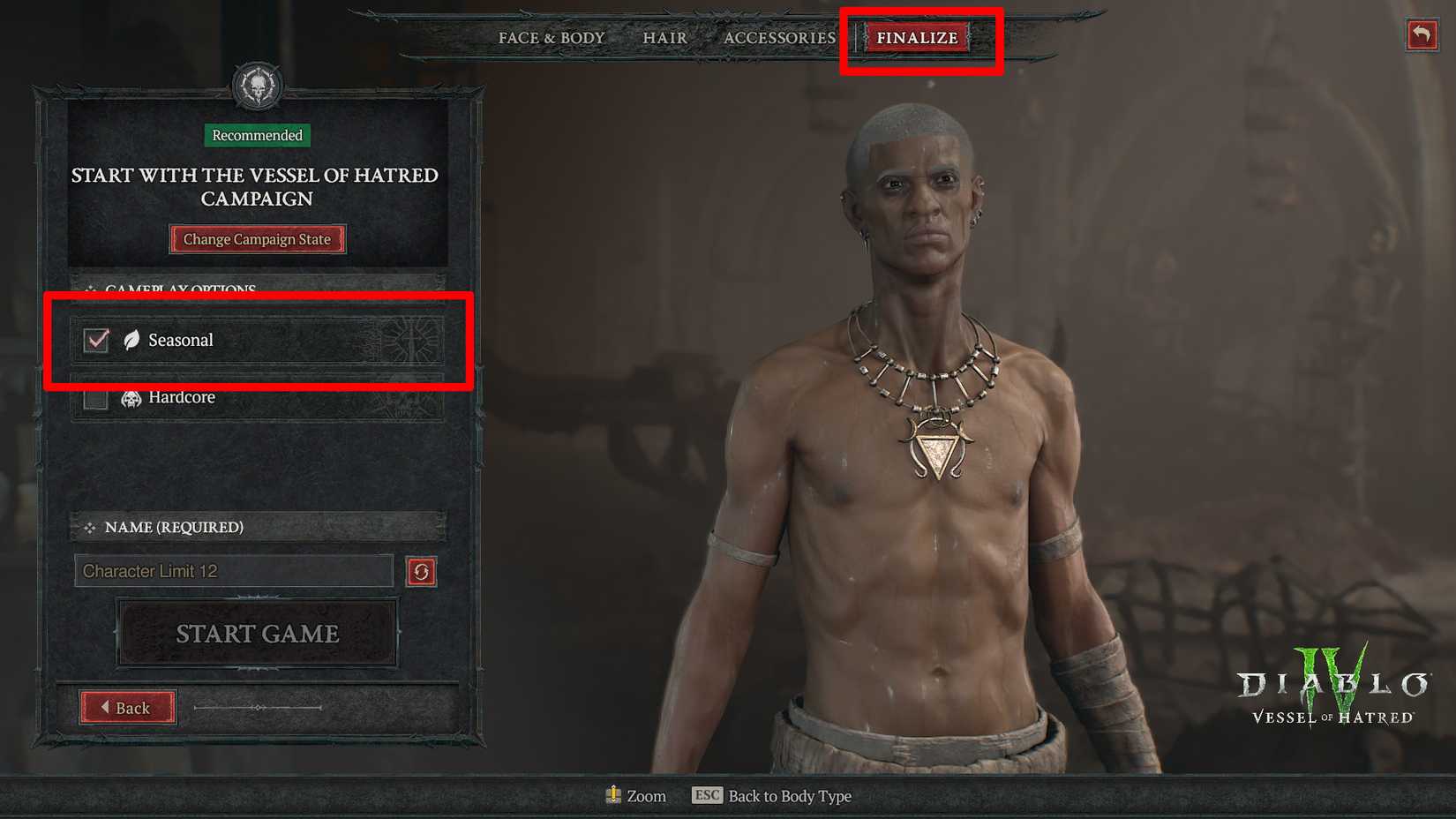The image size is (1456, 819).
Task: Click the random name generator icon
Action: click(422, 571)
